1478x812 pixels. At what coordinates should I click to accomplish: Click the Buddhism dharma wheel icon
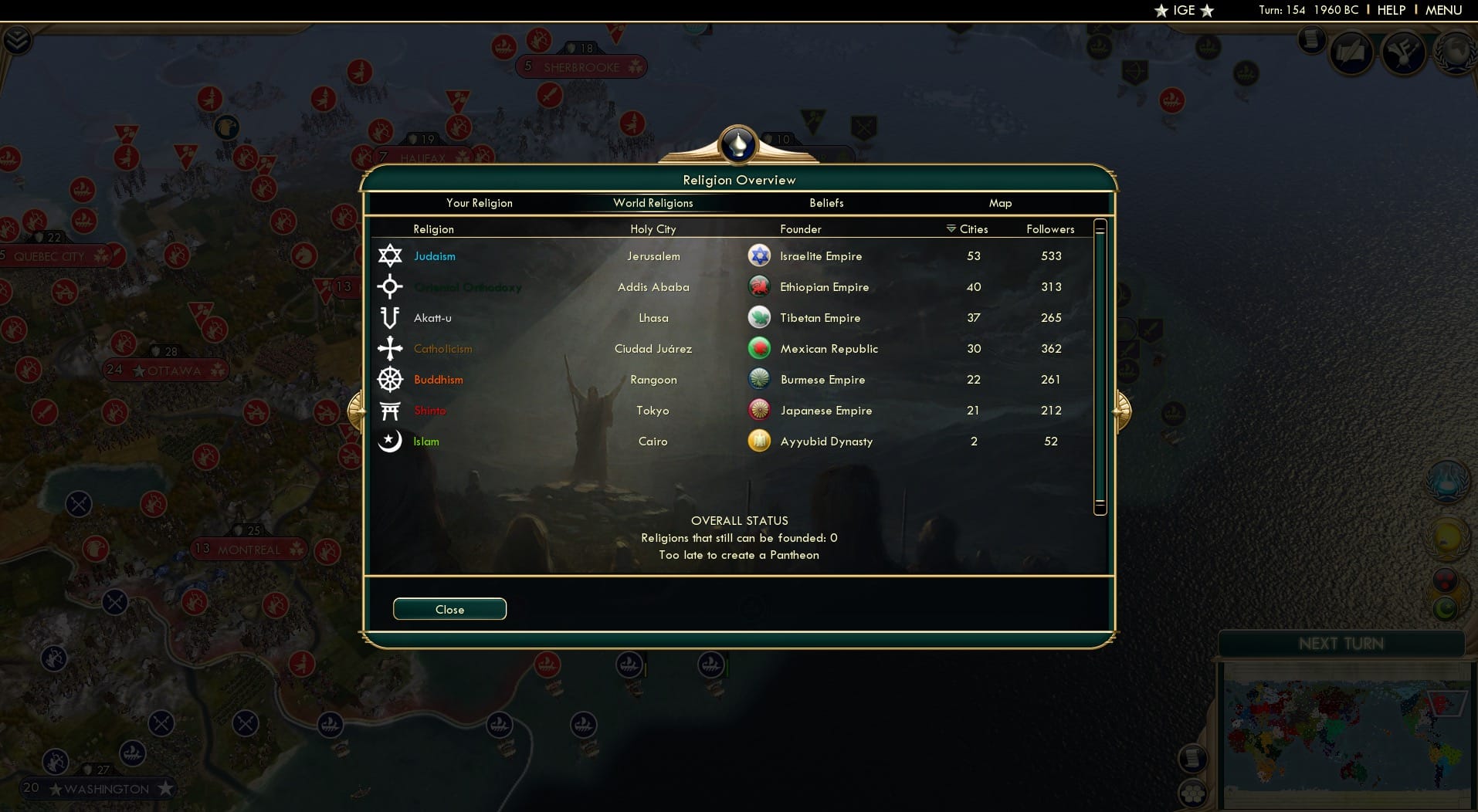[x=391, y=380]
